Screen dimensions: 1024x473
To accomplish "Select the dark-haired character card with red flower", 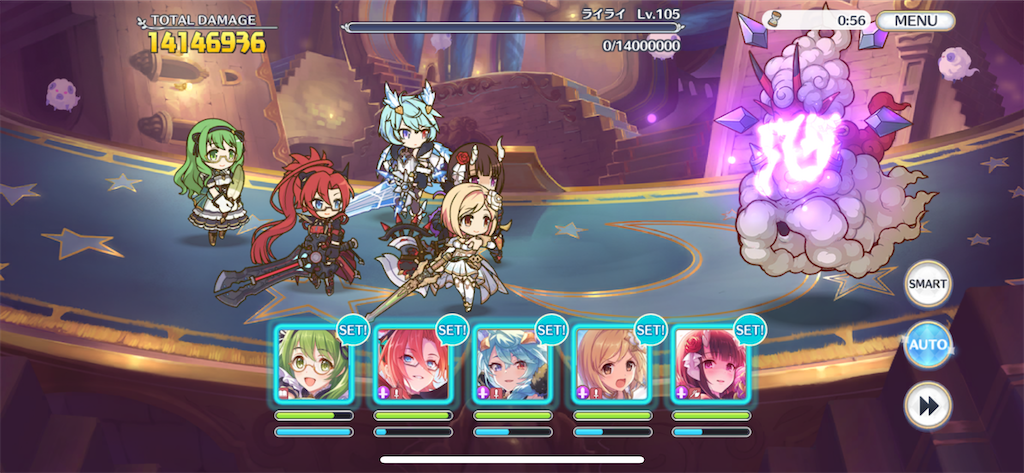I will [x=710, y=364].
